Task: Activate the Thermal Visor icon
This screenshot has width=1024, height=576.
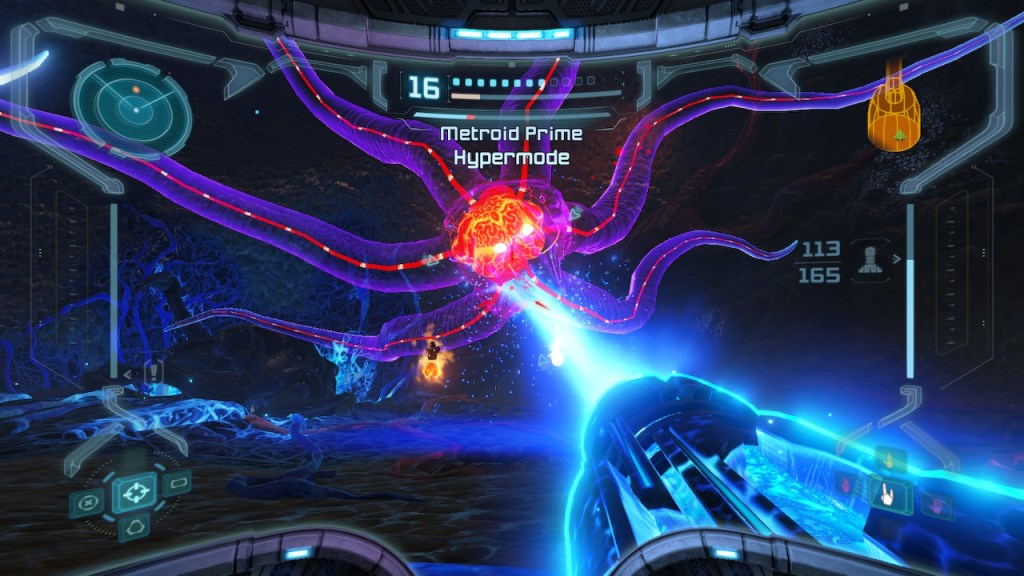Action: pyautogui.click(x=133, y=527)
